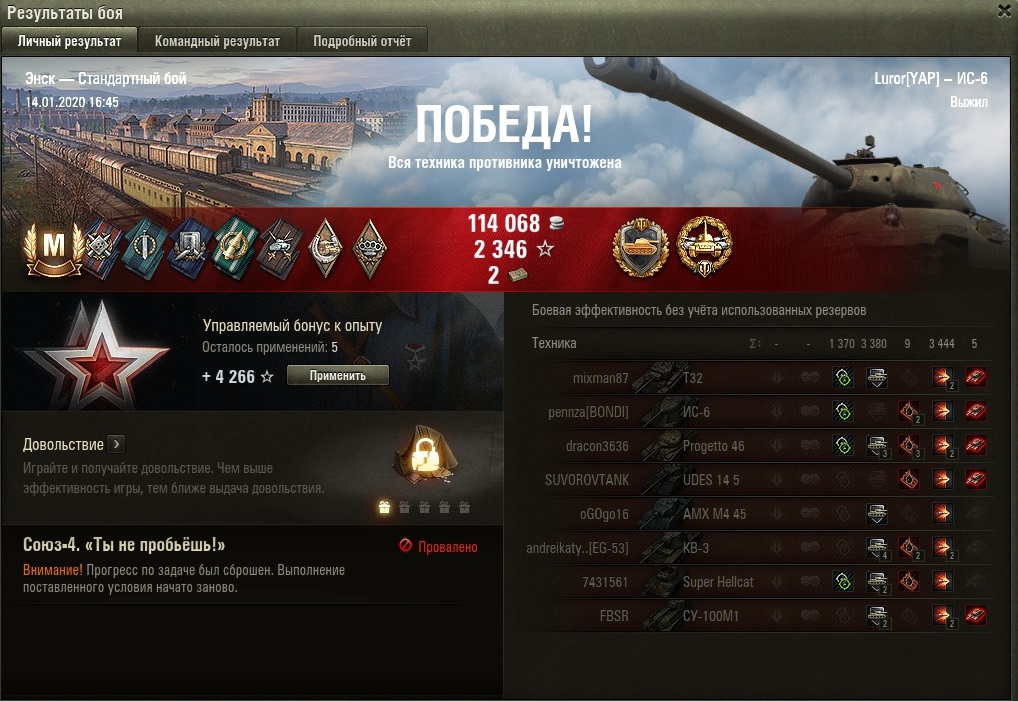Viewport: 1018px width, 701px height.
Task: Close the battle results window
Action: pyautogui.click(x=1004, y=10)
